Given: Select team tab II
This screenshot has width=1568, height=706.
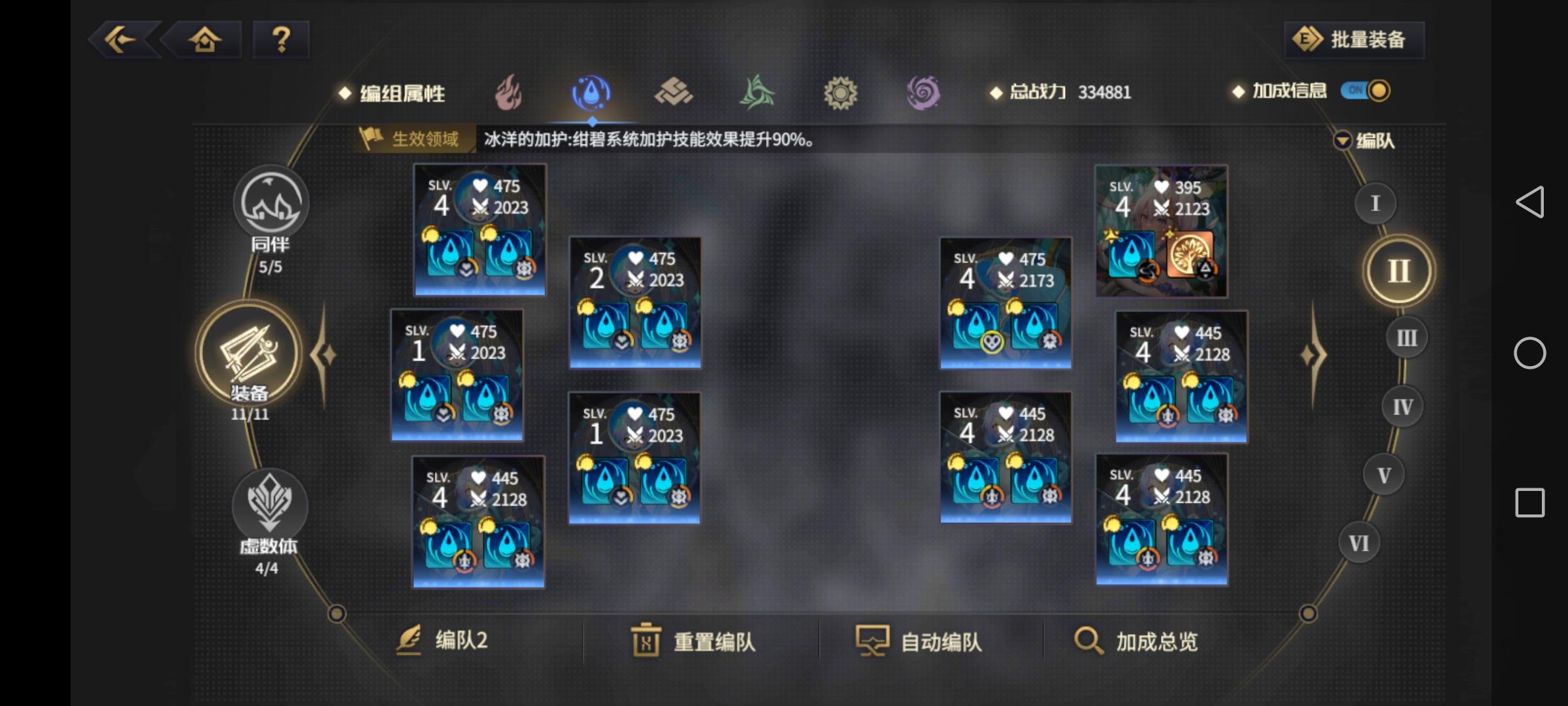Looking at the screenshot, I should [1398, 271].
